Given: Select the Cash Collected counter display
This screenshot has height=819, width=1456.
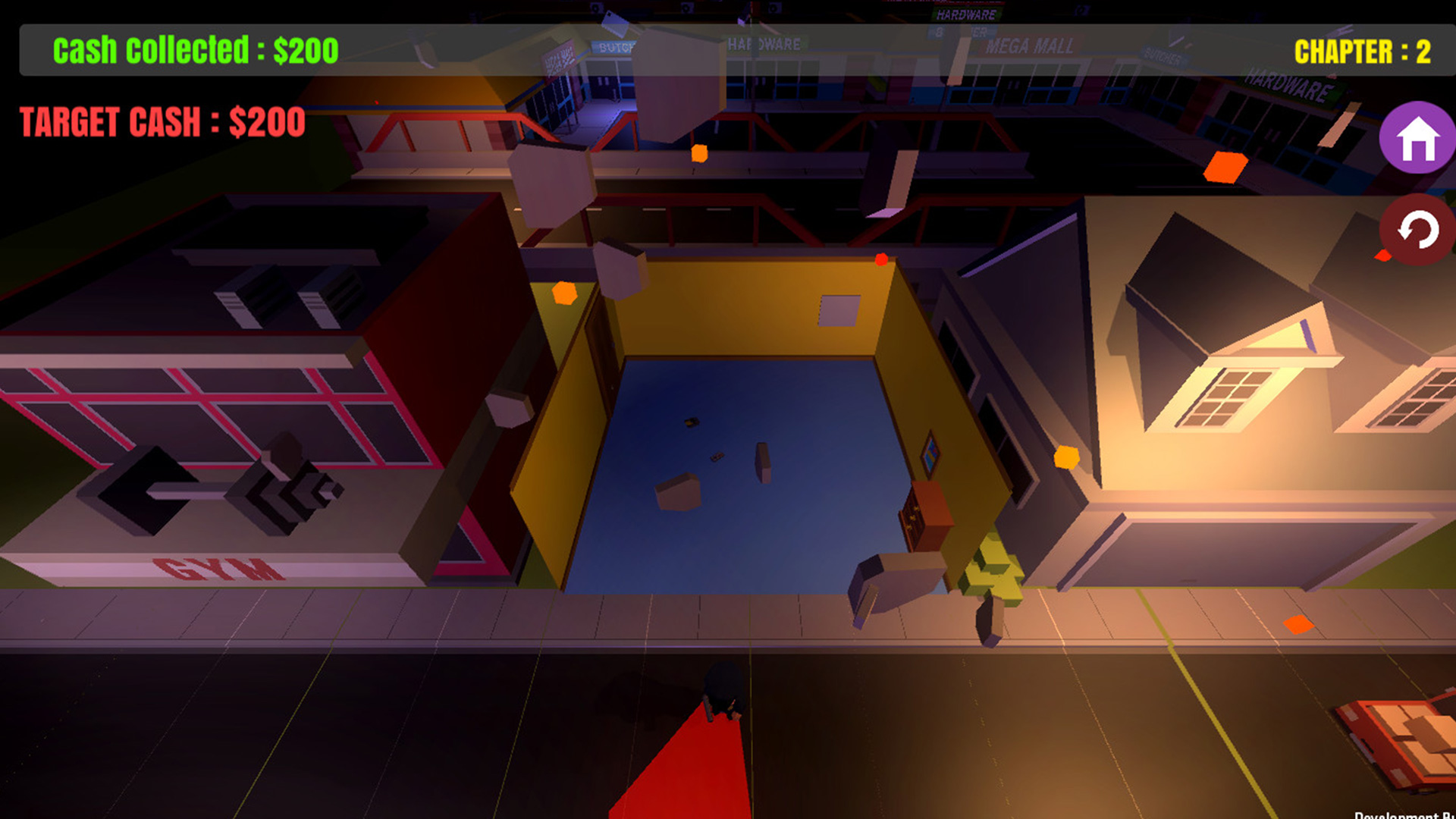Looking at the screenshot, I should click(193, 51).
